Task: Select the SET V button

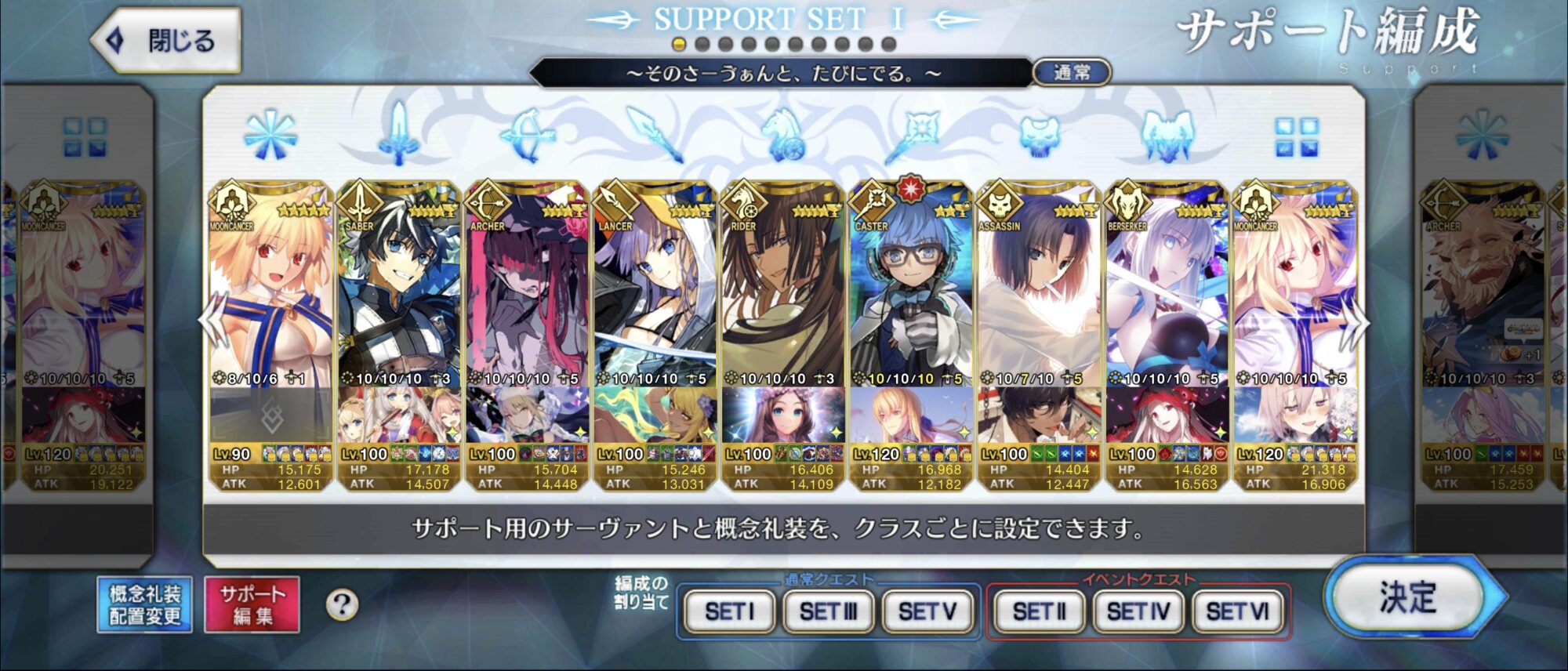Action: point(927,611)
